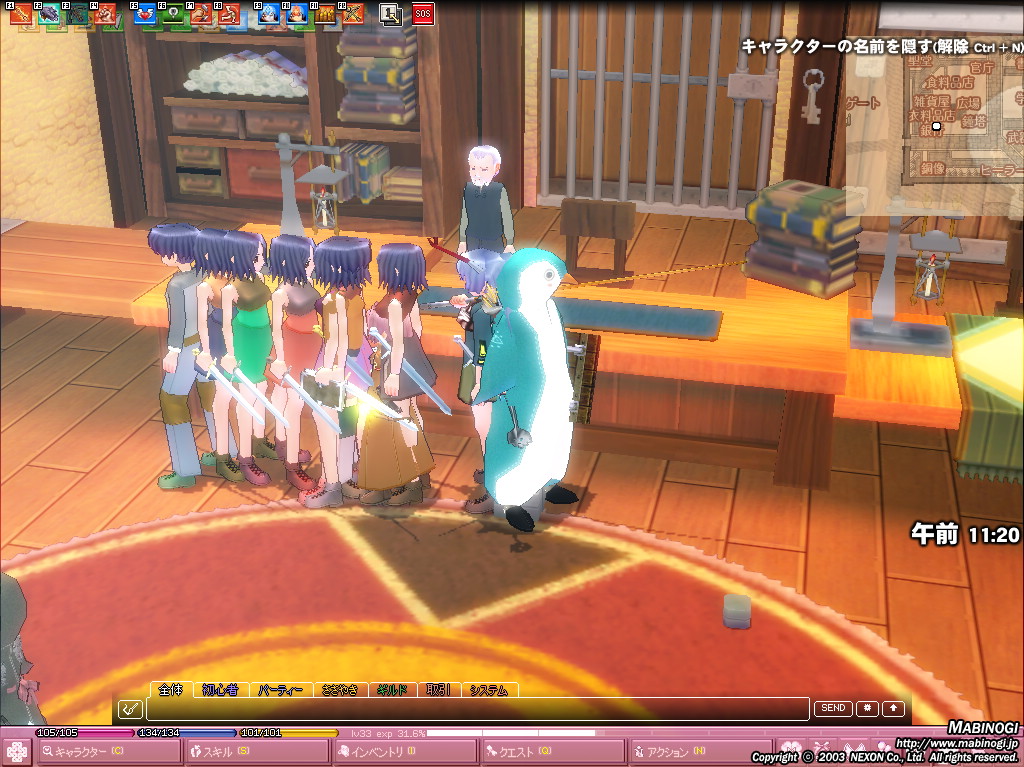Activate the F12 crossed swords skill icon
Screen dimensions: 1024x767
(351, 14)
